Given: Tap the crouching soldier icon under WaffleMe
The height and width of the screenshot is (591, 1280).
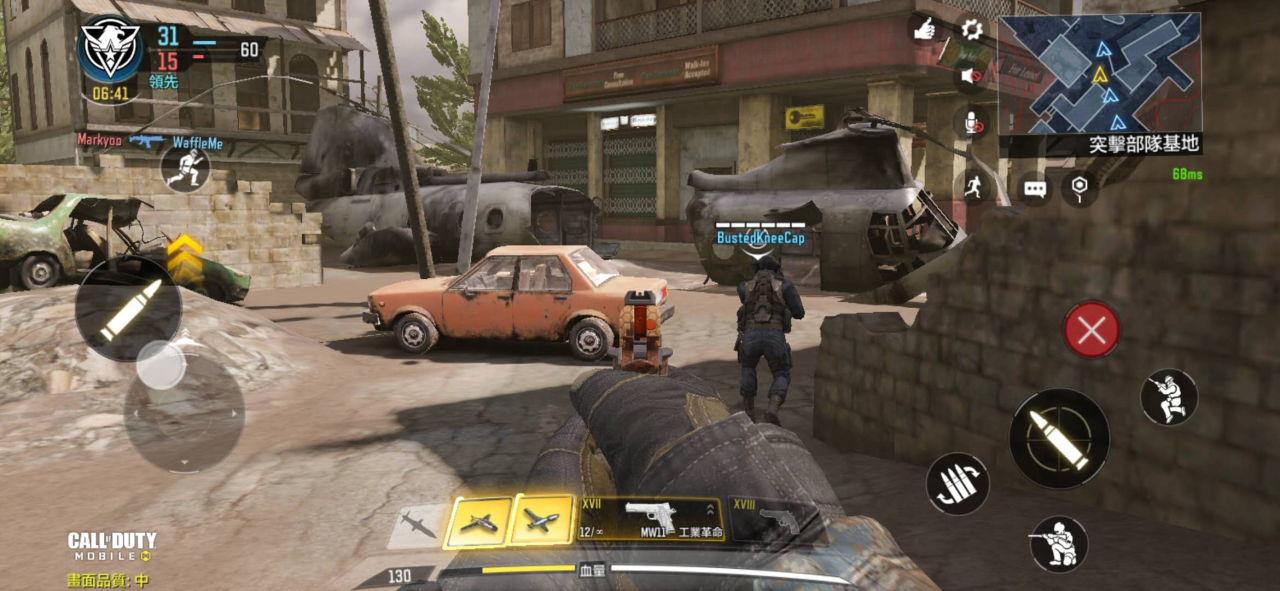Looking at the screenshot, I should (185, 169).
